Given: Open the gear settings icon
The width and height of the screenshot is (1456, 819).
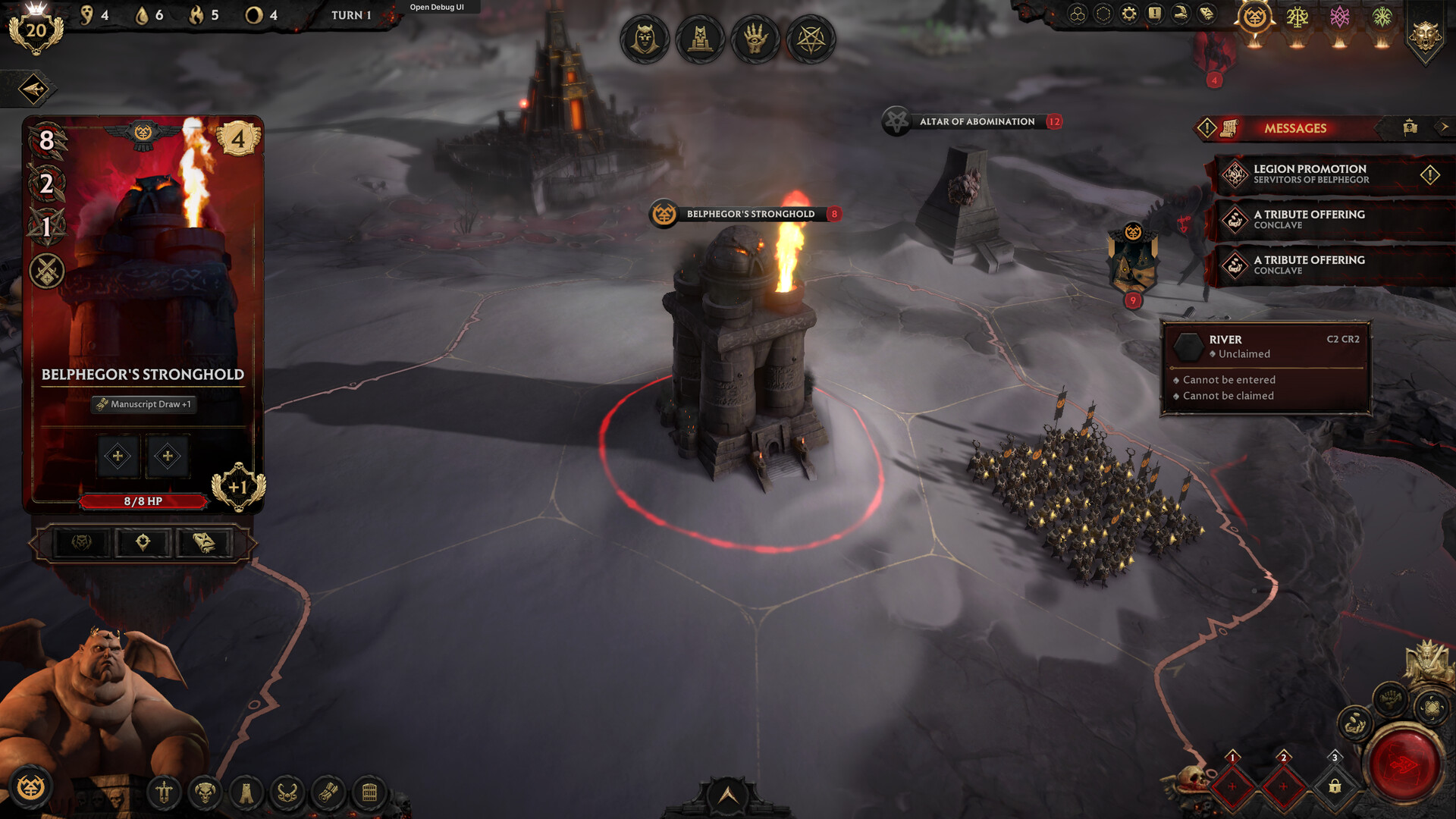Looking at the screenshot, I should pos(1129,14).
